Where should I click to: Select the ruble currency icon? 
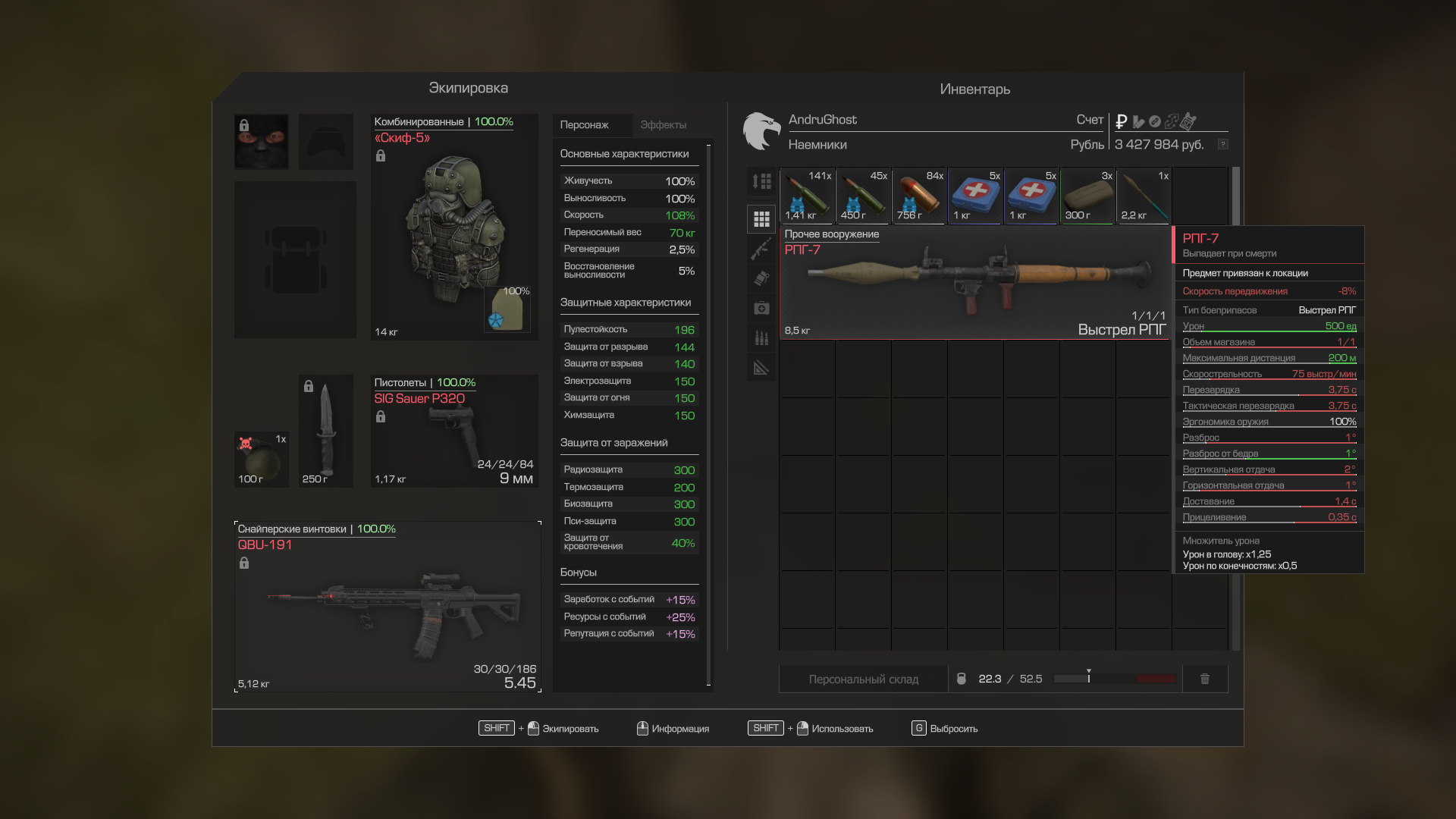tap(1121, 121)
